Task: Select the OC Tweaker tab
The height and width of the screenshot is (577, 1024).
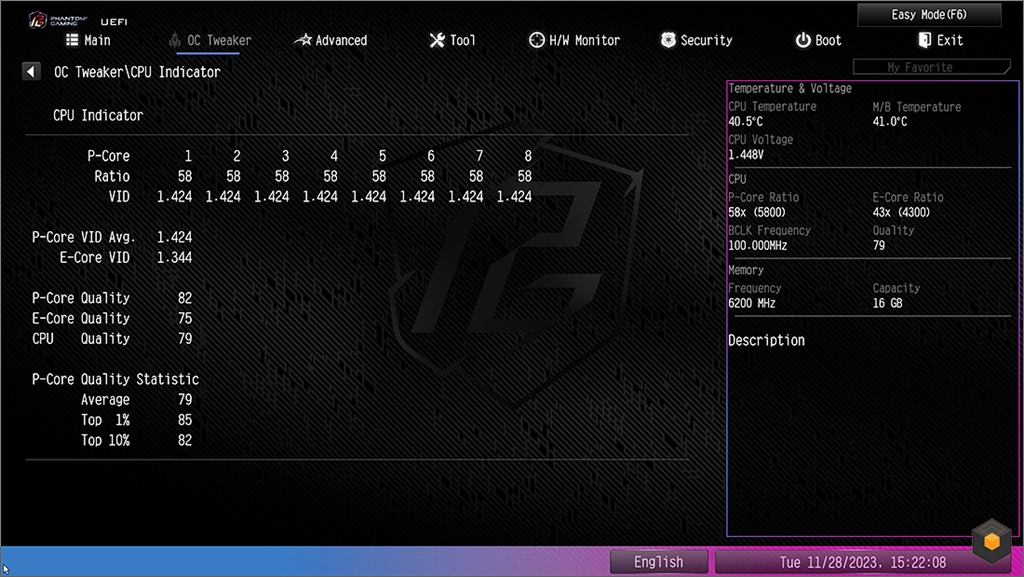Action: pyautogui.click(x=211, y=40)
